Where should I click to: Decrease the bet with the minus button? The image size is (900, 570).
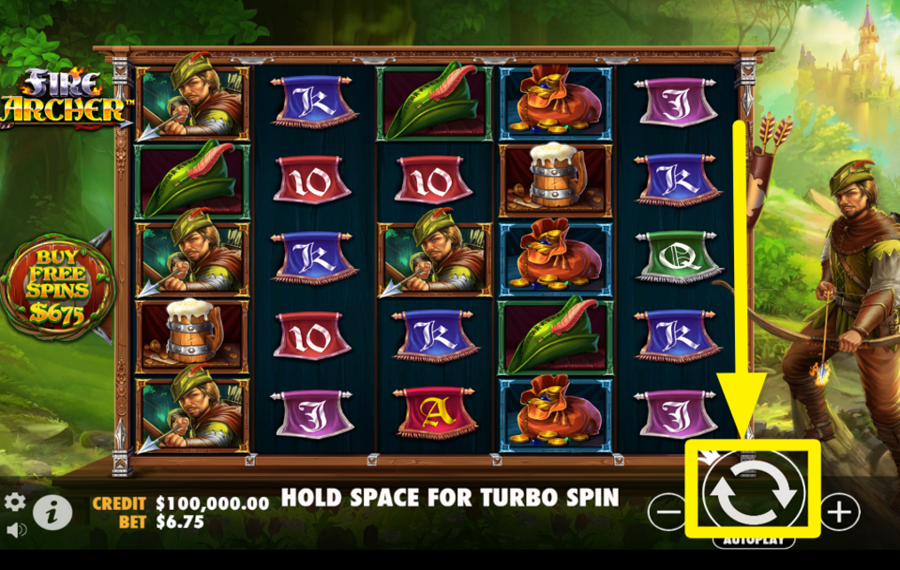pyautogui.click(x=667, y=513)
